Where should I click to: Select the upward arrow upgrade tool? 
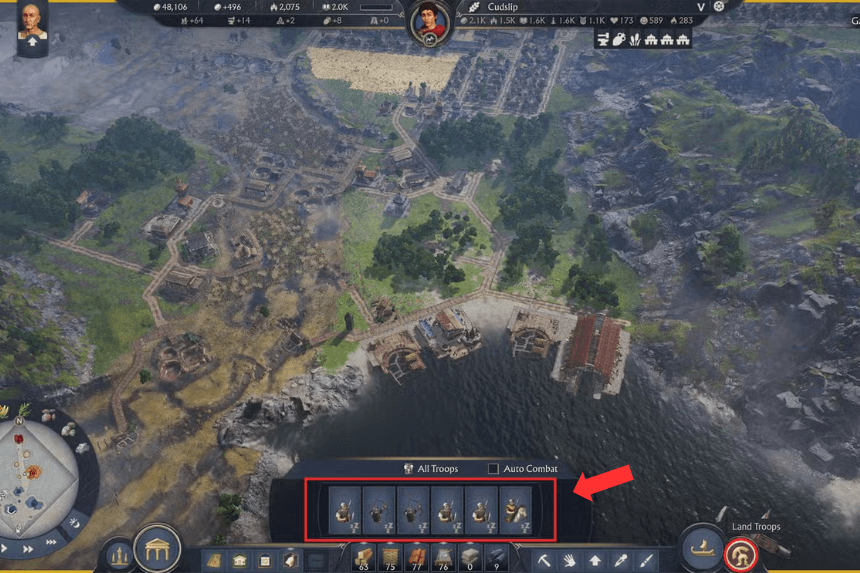[596, 561]
